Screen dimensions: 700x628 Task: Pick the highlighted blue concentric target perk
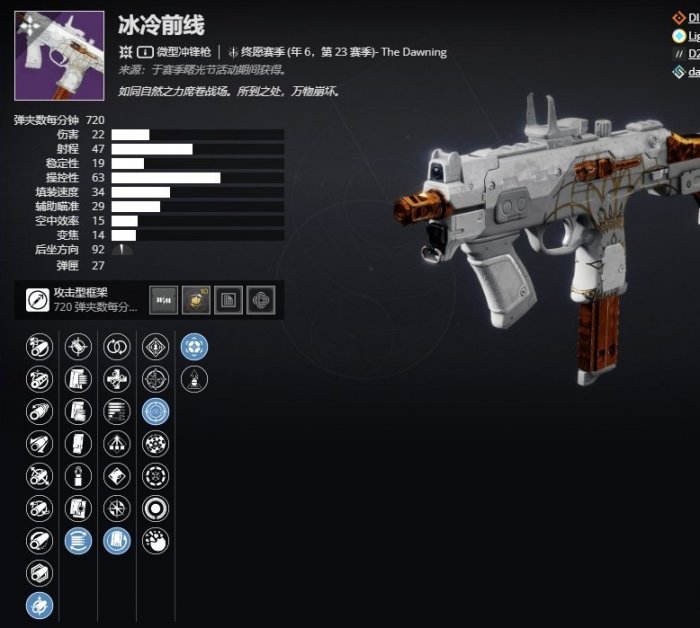(x=155, y=411)
